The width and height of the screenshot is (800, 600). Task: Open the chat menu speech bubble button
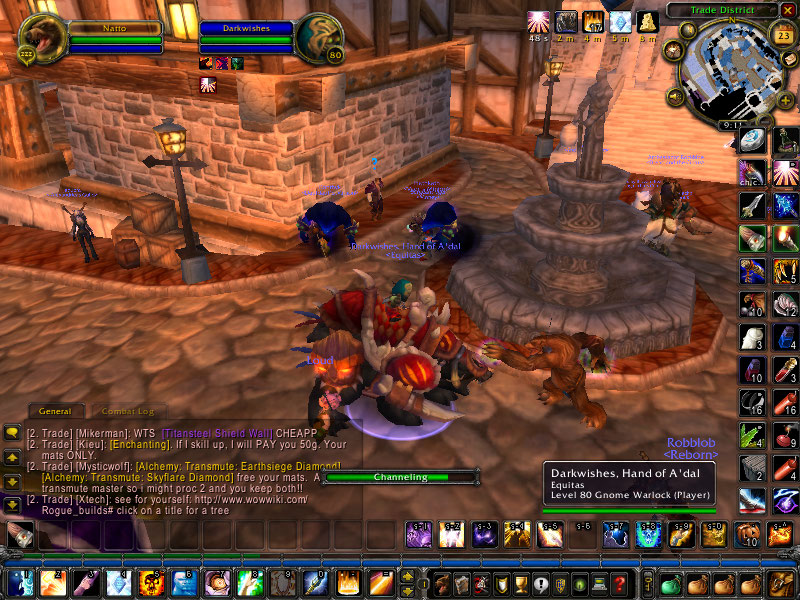[x=13, y=432]
